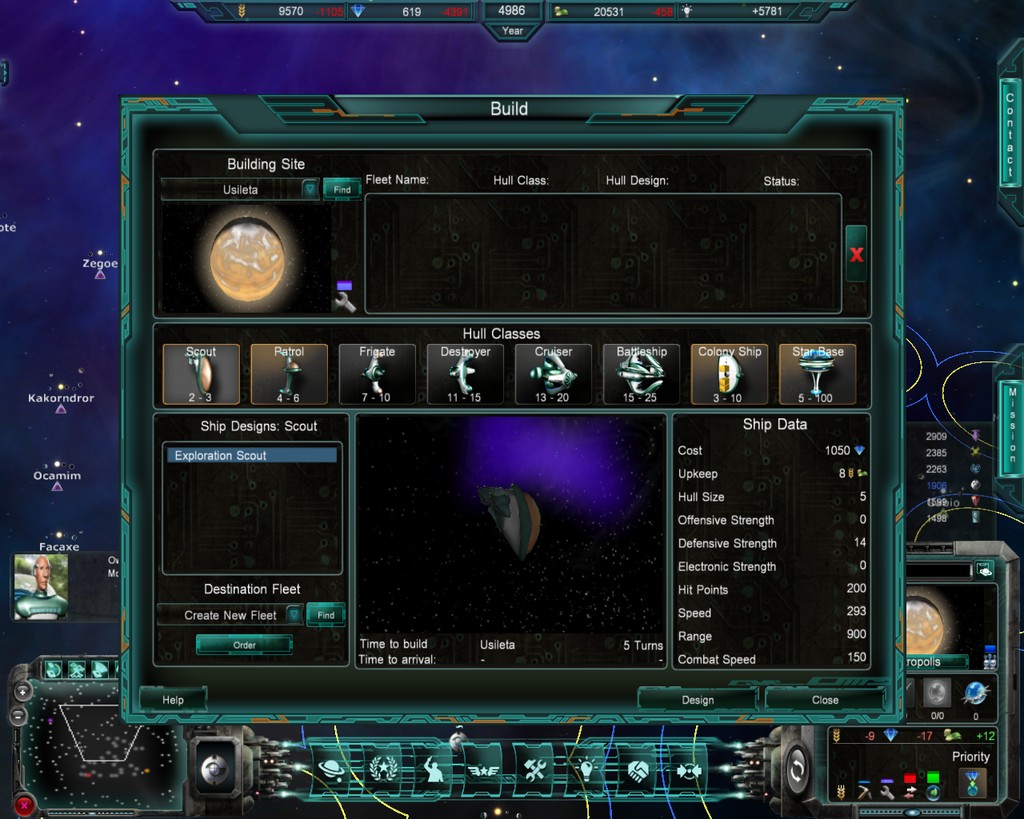The width and height of the screenshot is (1024, 819).
Task: Find the destination fleet
Action: 326,615
